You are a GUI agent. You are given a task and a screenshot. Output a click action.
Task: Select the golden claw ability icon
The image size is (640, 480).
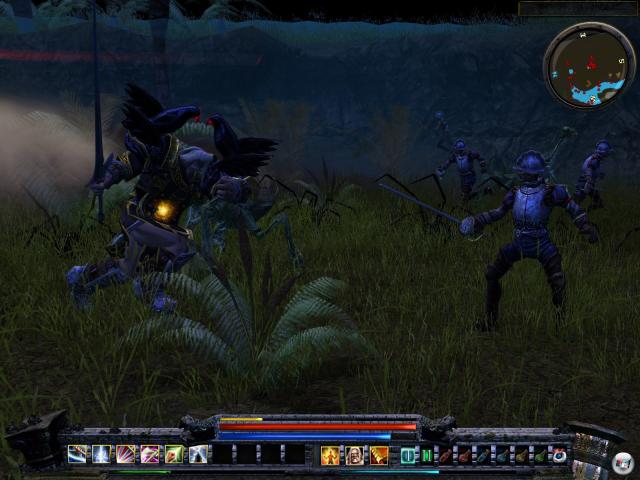(379, 456)
